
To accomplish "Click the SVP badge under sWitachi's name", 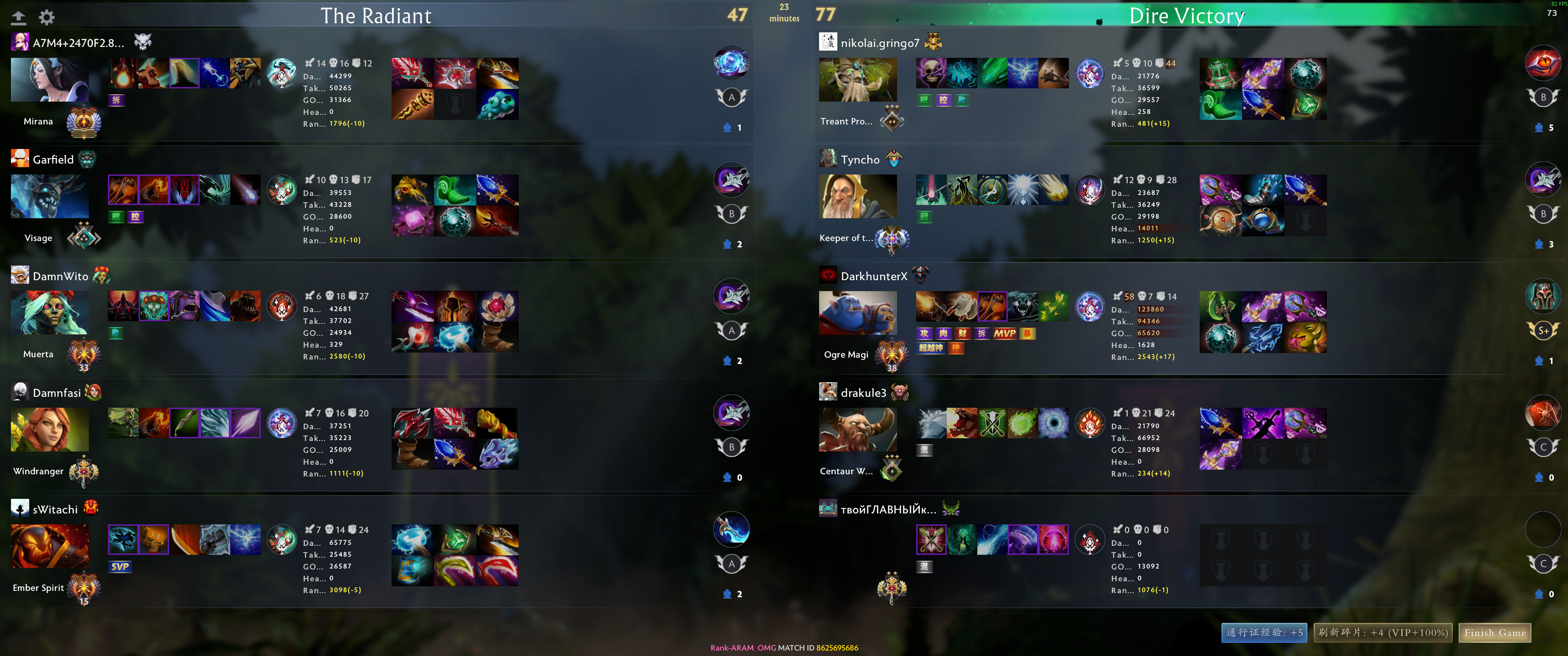I will [120, 567].
